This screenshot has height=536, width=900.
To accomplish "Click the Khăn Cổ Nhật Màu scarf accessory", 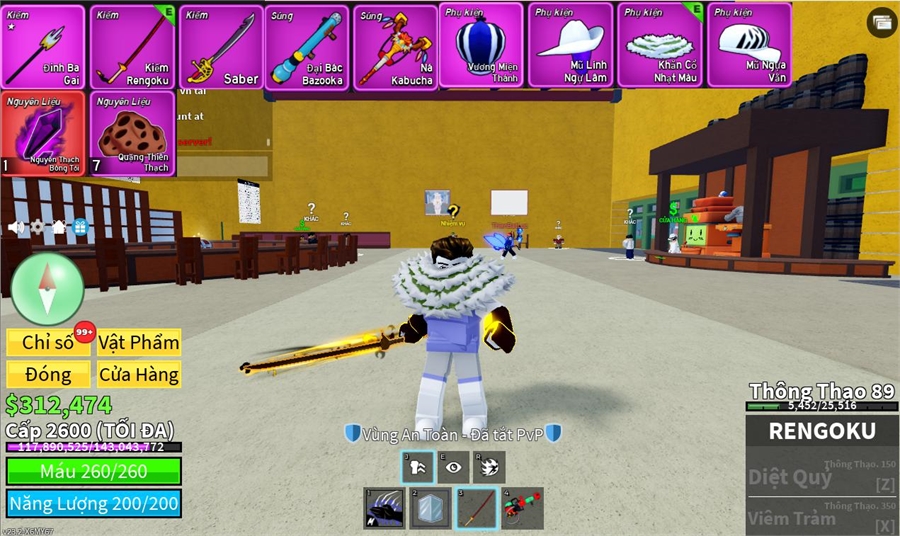I will tap(659, 45).
